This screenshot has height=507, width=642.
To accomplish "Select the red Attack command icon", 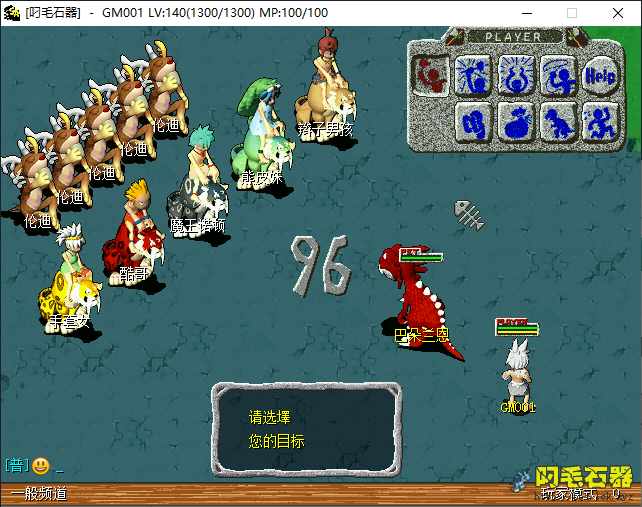I will click(x=431, y=73).
